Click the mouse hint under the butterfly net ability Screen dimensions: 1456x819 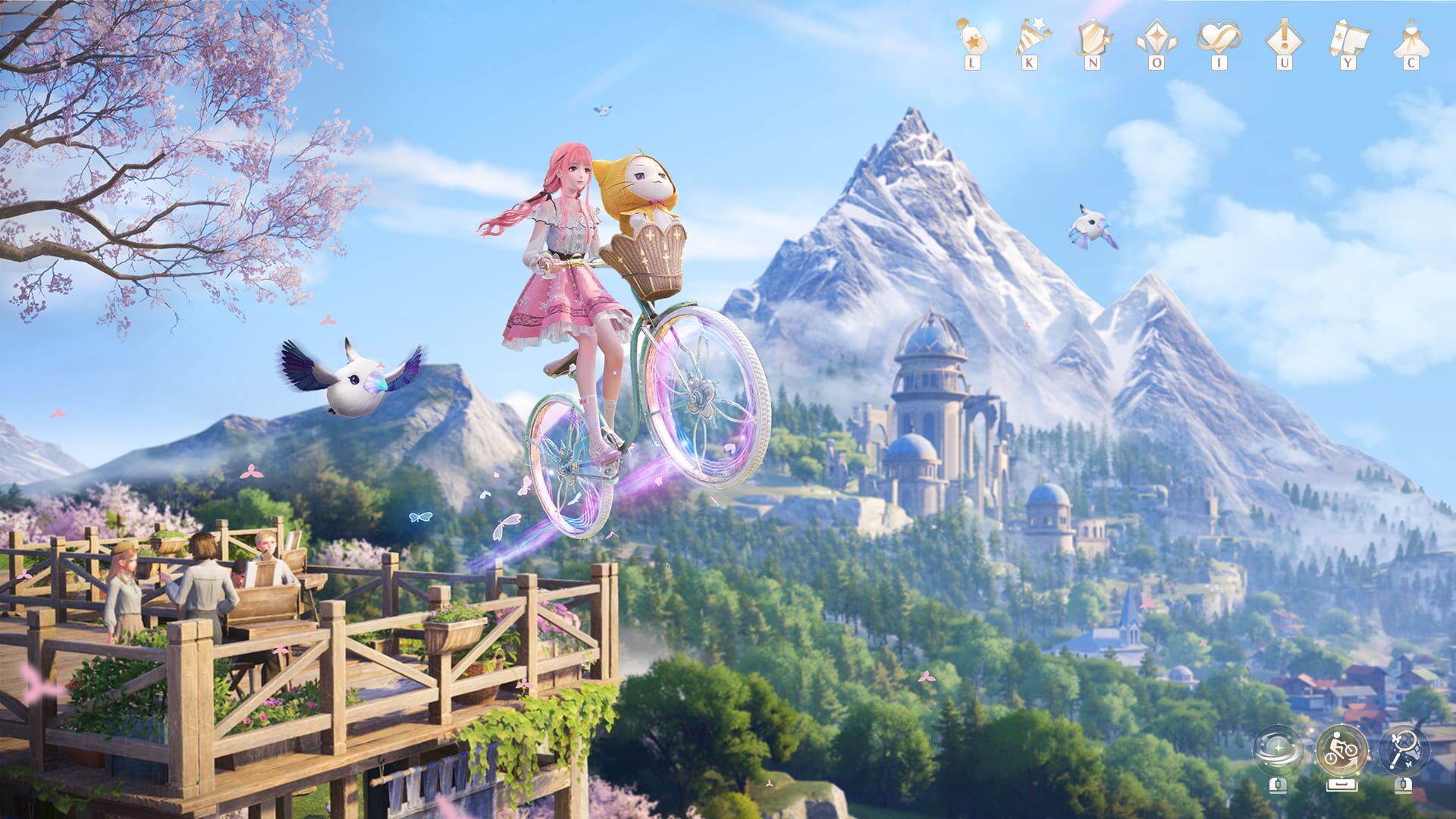tap(1404, 786)
